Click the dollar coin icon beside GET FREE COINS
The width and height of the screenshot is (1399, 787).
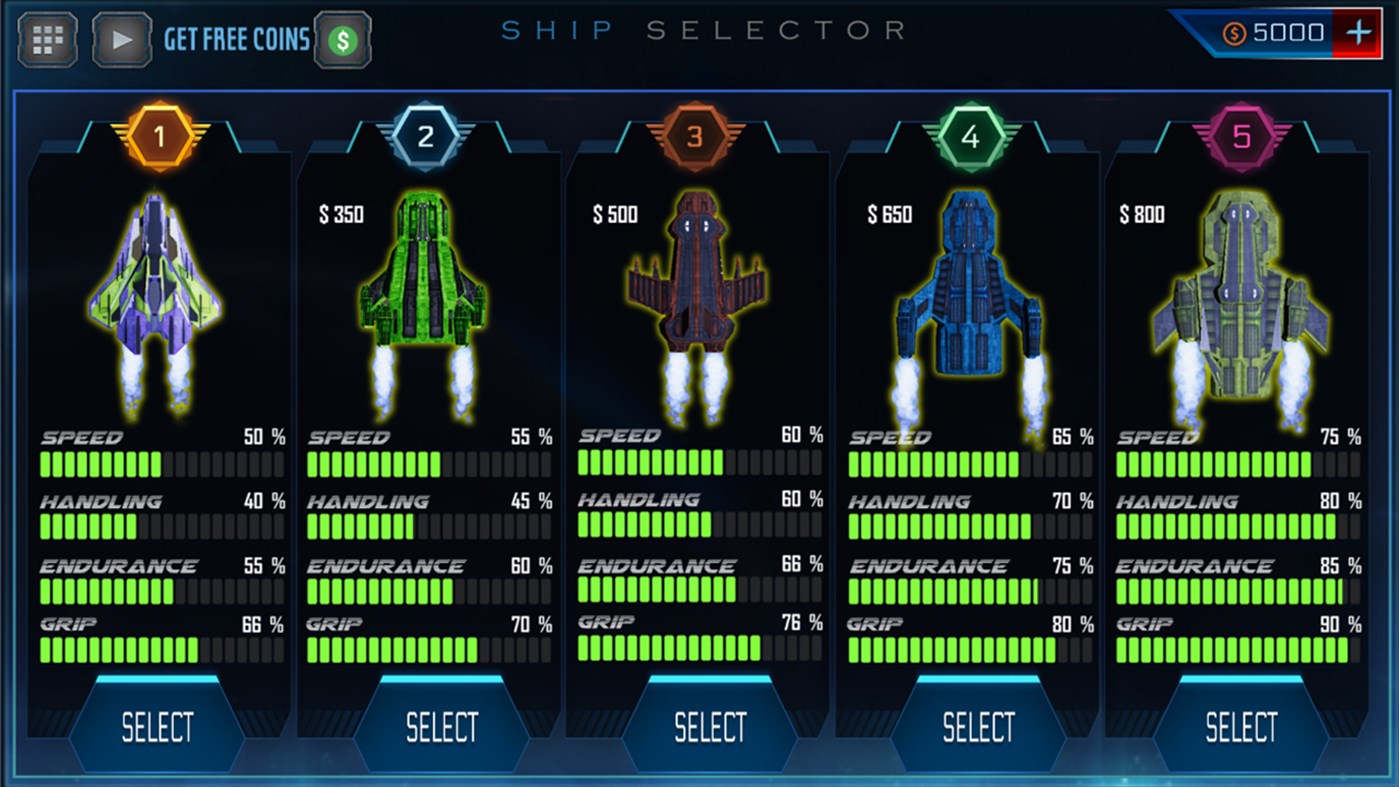[x=341, y=40]
